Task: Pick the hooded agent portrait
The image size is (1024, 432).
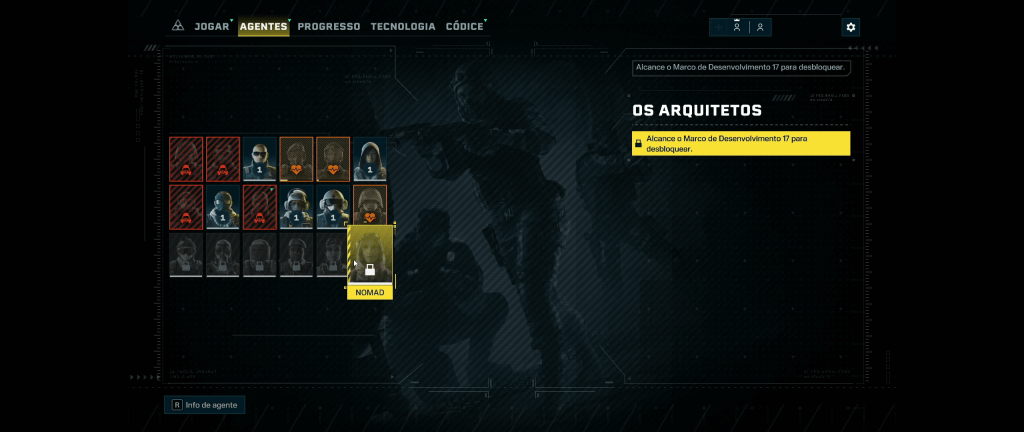Action: pos(370,159)
